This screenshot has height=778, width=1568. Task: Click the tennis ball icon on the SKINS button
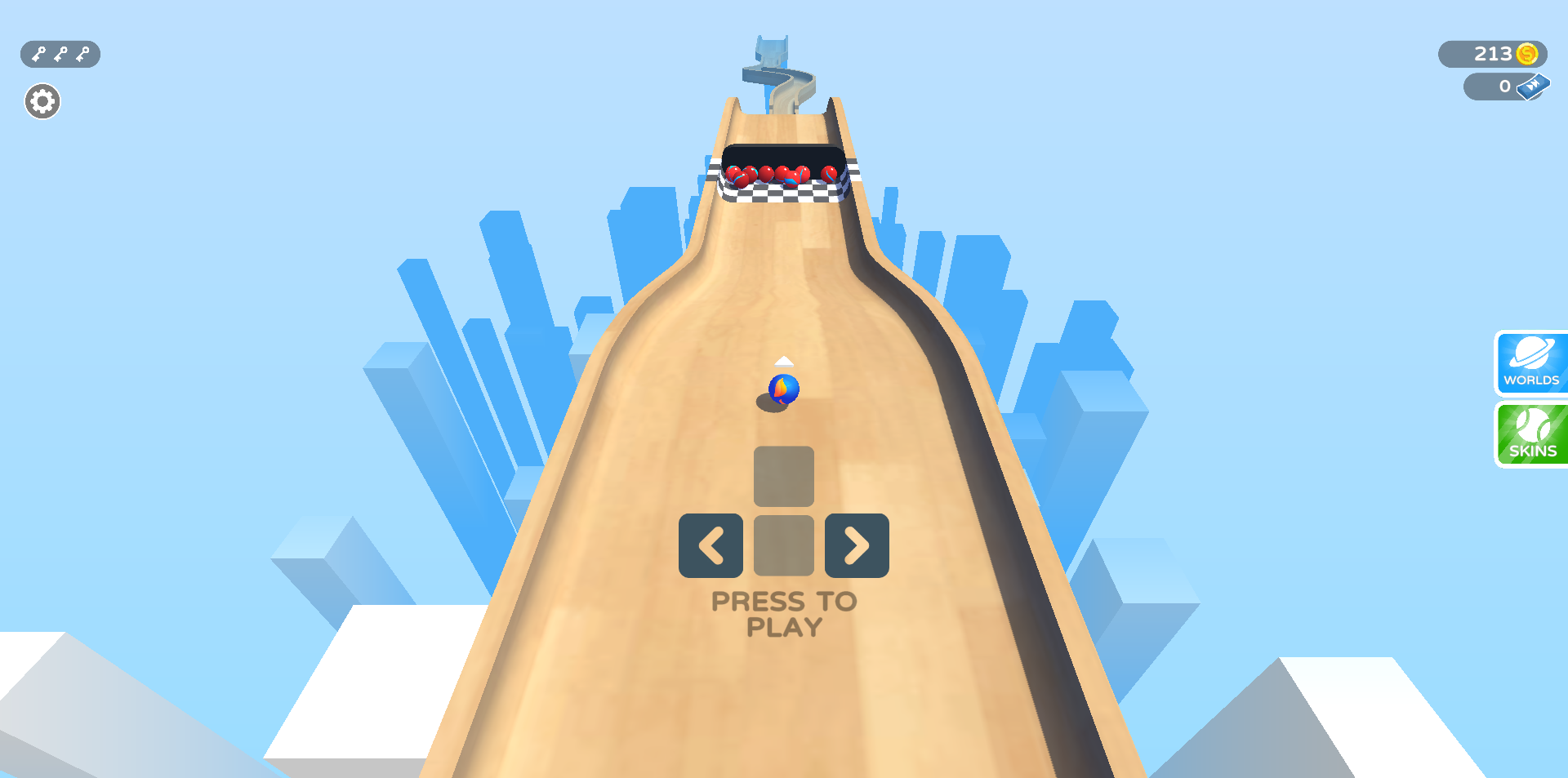click(1531, 427)
